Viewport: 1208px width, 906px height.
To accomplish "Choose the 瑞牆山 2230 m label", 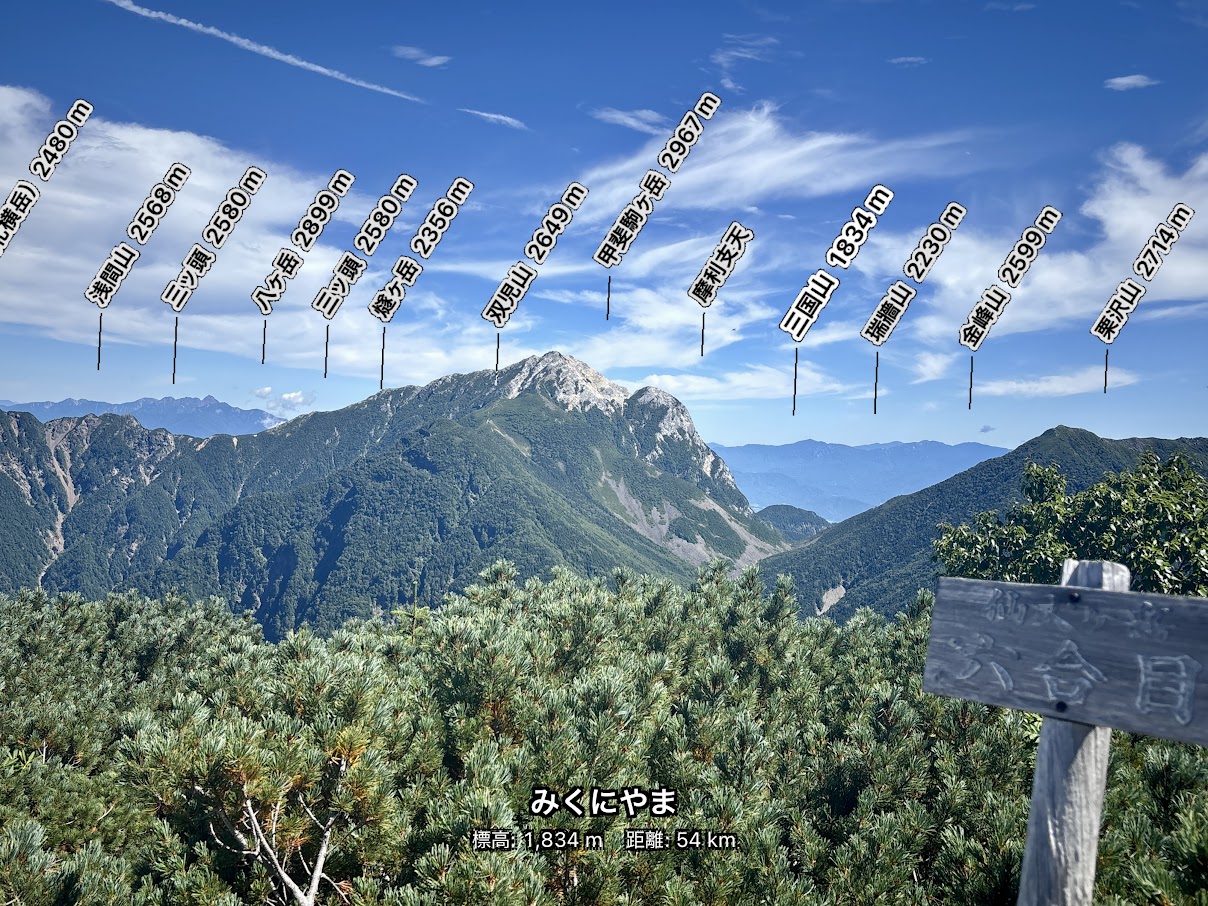I will (x=913, y=273).
